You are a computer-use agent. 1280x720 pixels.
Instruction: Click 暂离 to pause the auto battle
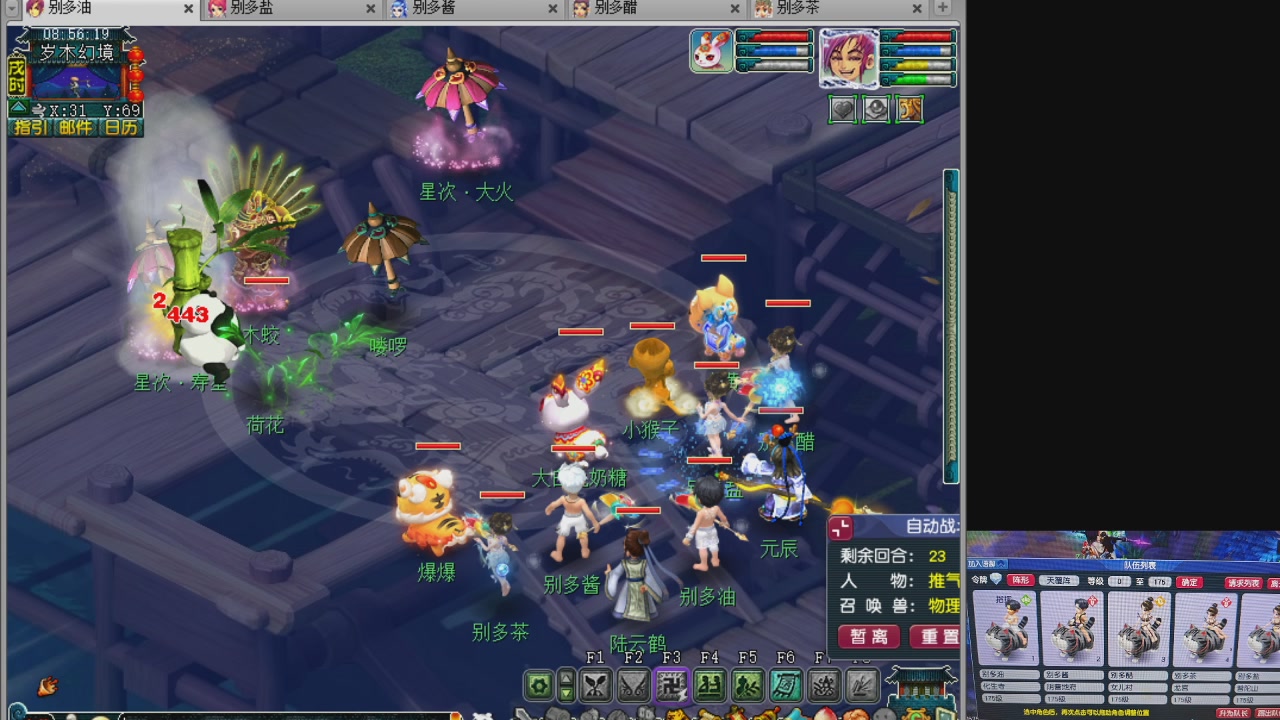click(868, 637)
